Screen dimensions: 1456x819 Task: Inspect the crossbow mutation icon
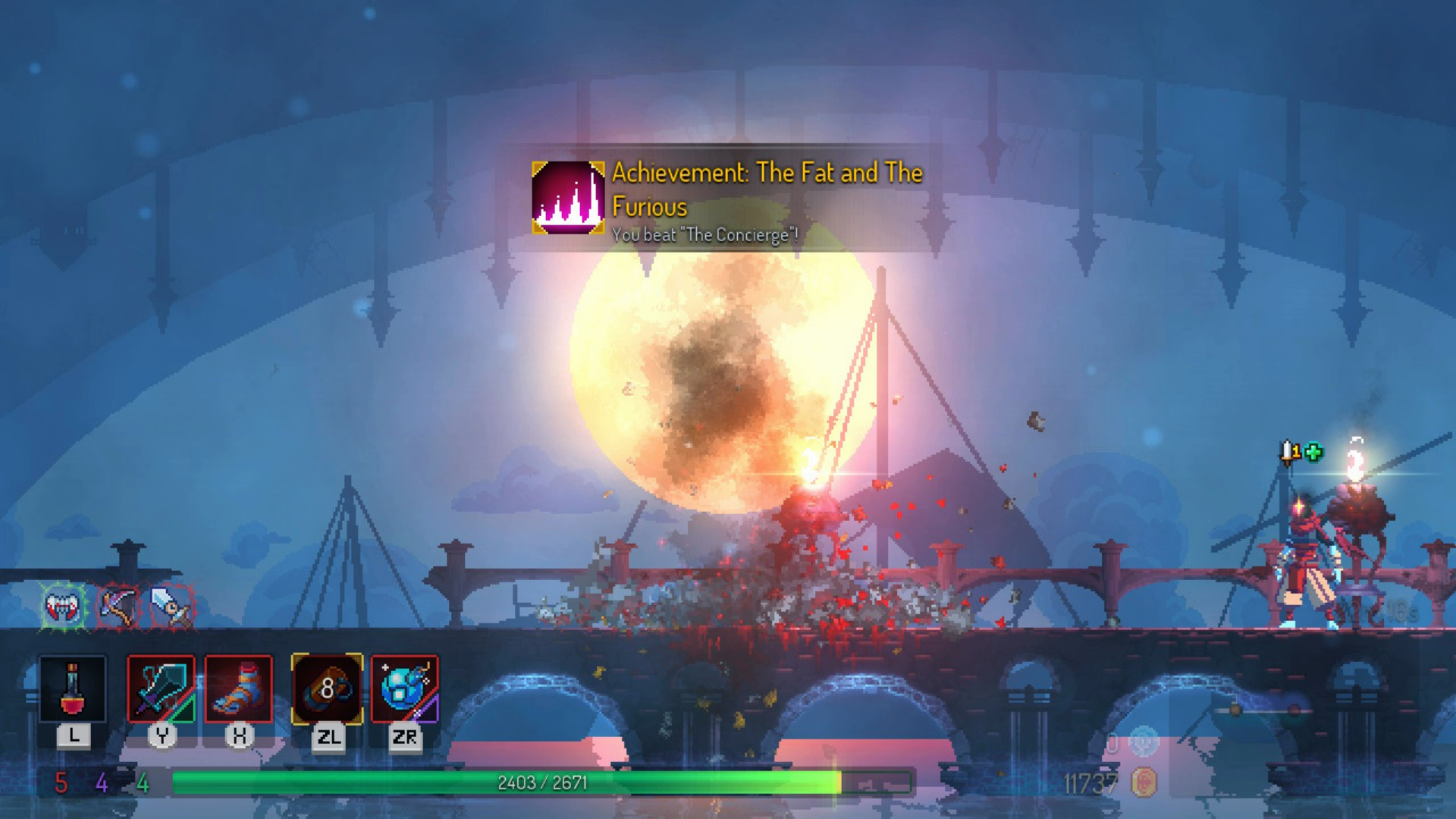point(119,606)
